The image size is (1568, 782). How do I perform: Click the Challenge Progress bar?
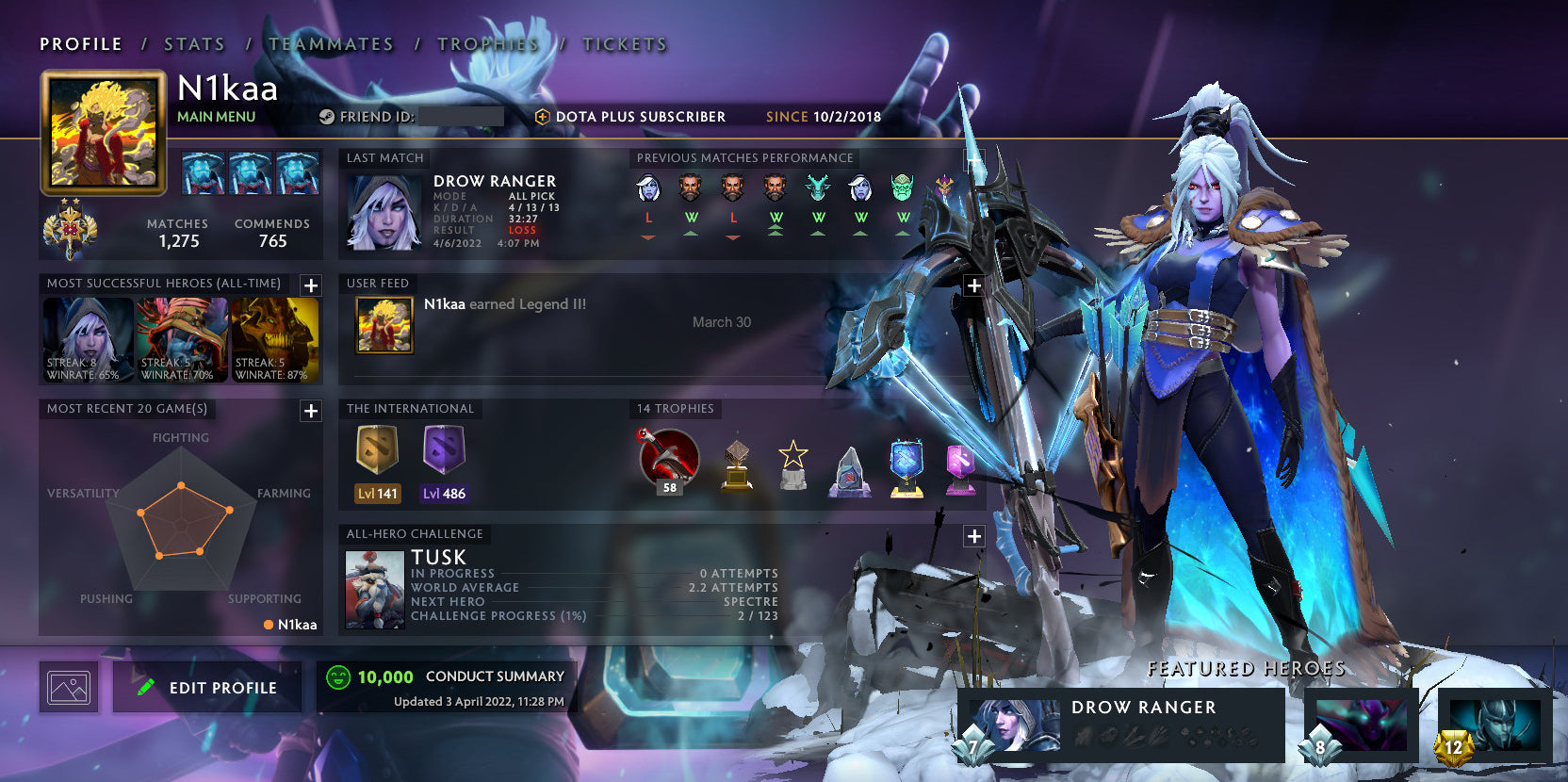coord(594,615)
